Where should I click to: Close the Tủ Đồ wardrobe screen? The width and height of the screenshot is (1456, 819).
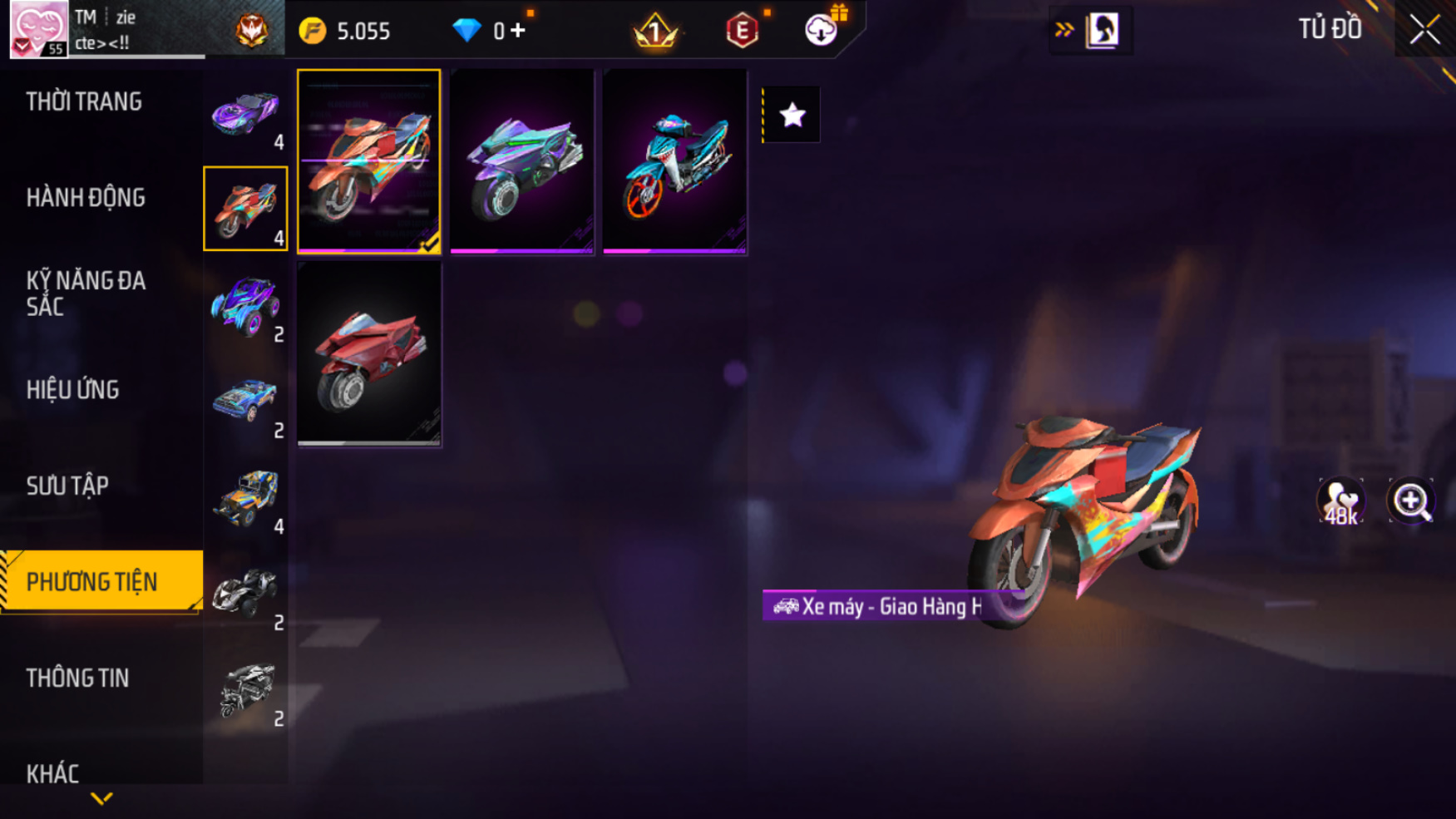click(1424, 30)
